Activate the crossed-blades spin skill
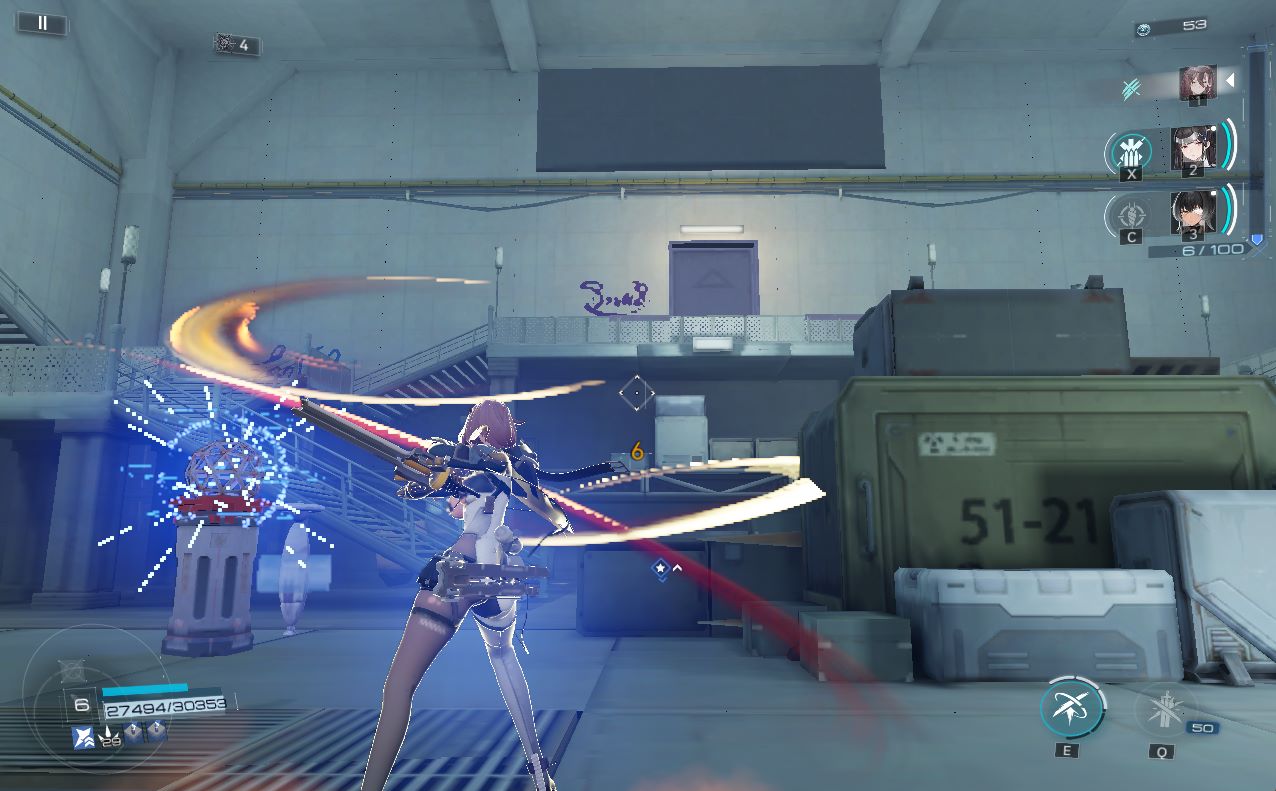Image resolution: width=1276 pixels, height=791 pixels. [1071, 708]
